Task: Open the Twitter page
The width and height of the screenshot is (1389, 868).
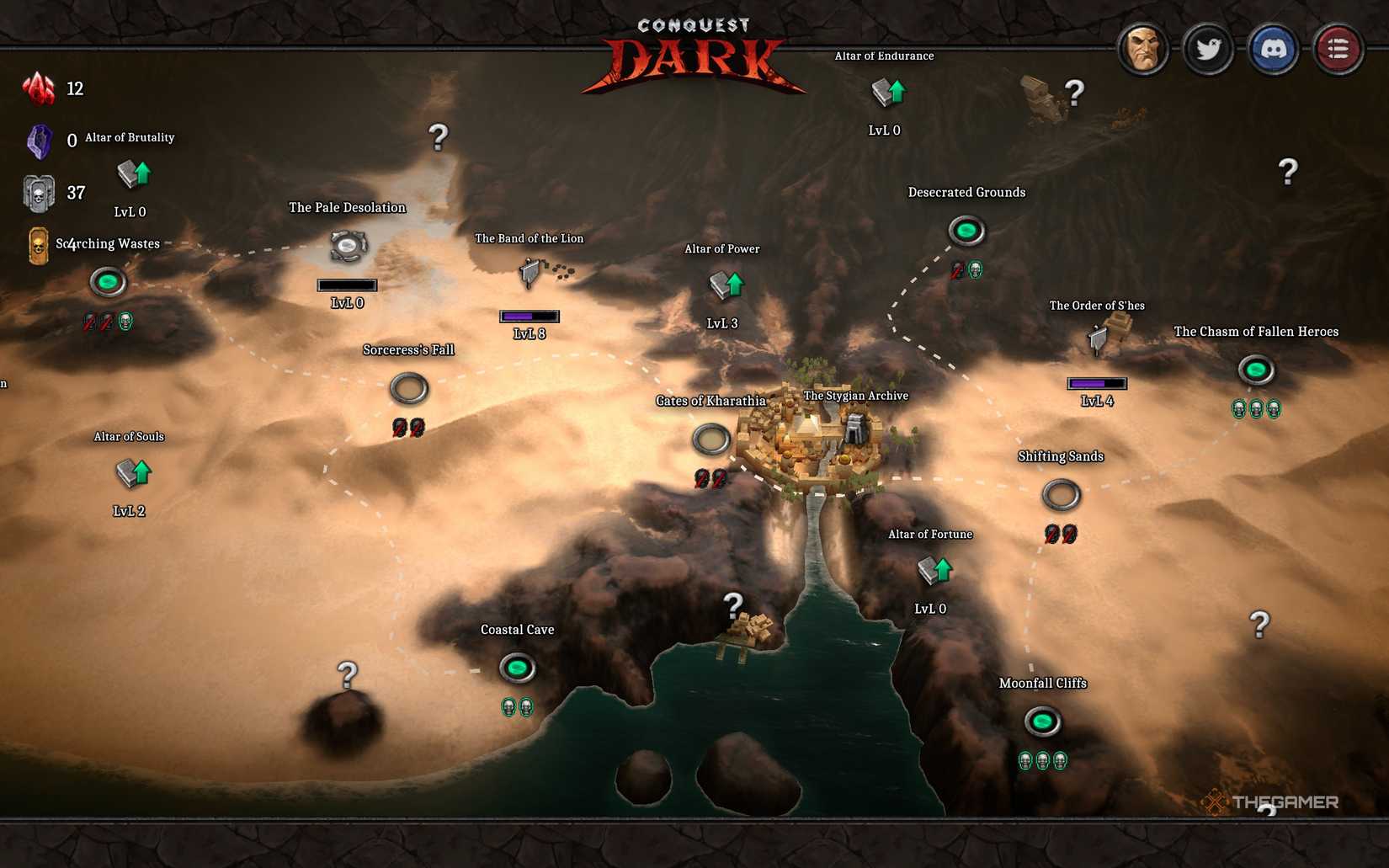Action: click(x=1209, y=49)
